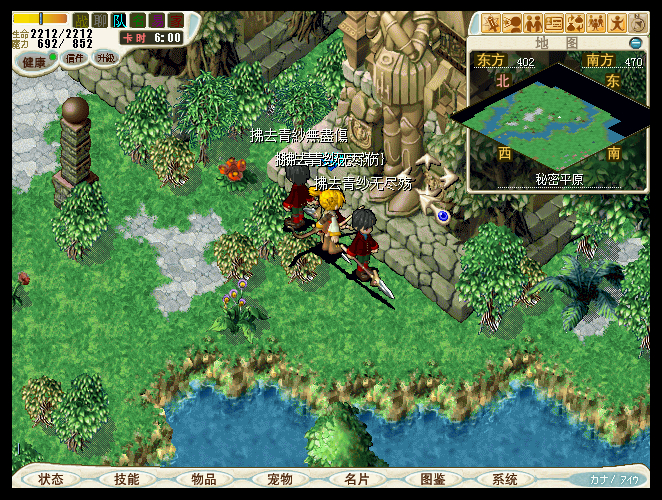Toggle the 家 family icon

coord(176,20)
